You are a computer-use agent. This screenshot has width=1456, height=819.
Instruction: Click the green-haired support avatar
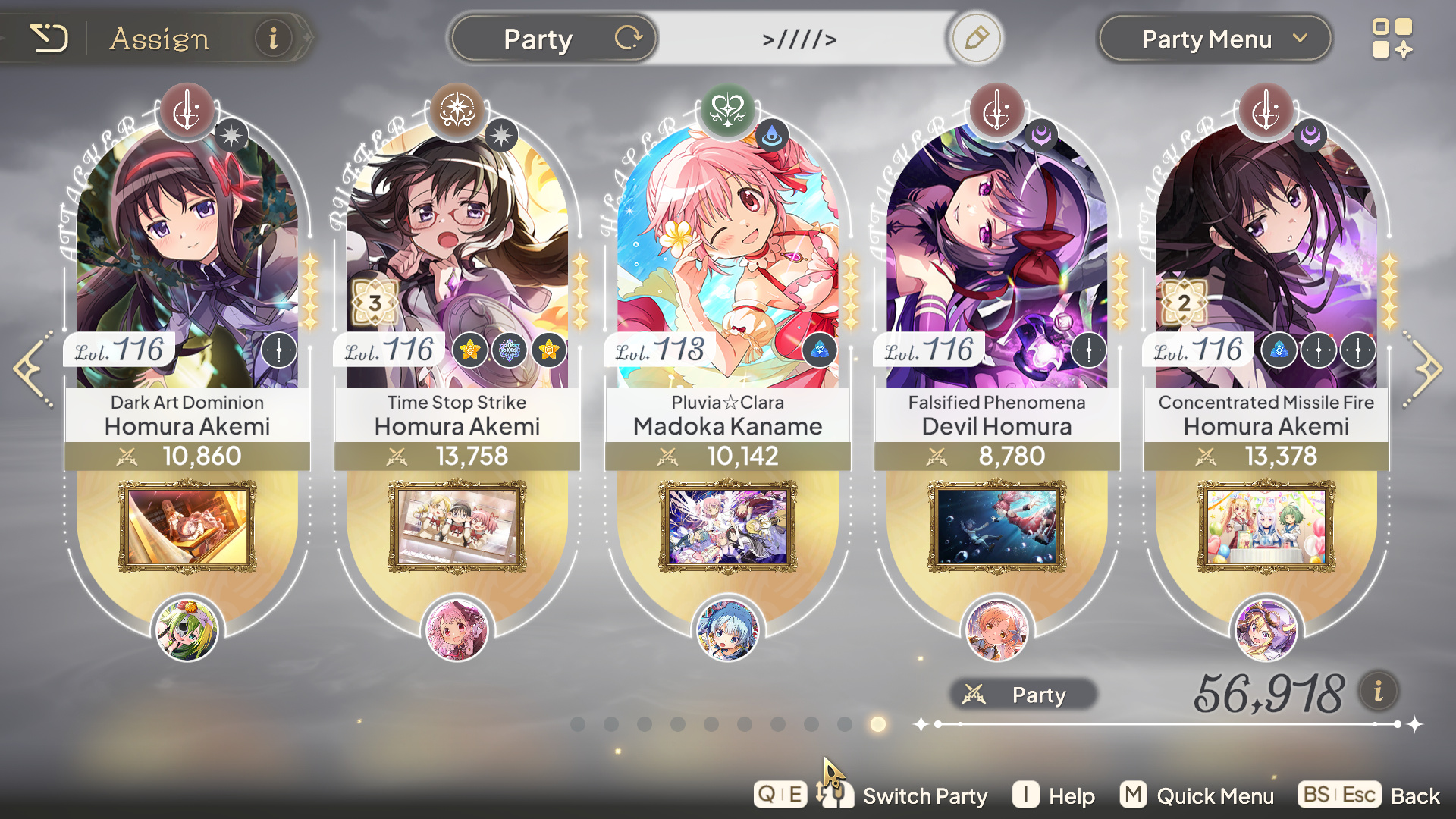coord(187,629)
